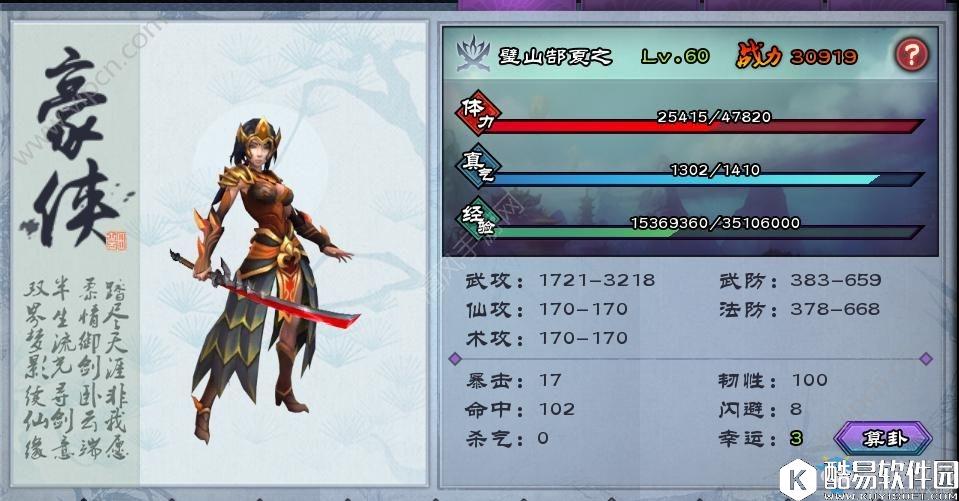
Task: Open the red question mark help
Action: pyautogui.click(x=910, y=55)
